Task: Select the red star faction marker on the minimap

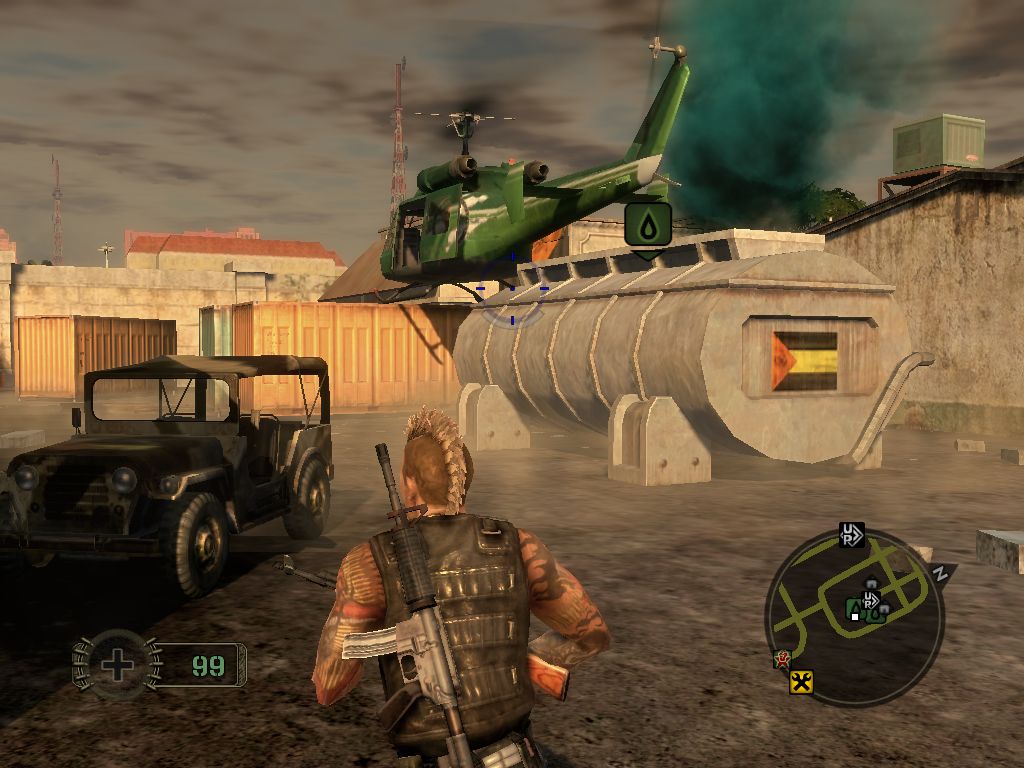Action: (781, 659)
